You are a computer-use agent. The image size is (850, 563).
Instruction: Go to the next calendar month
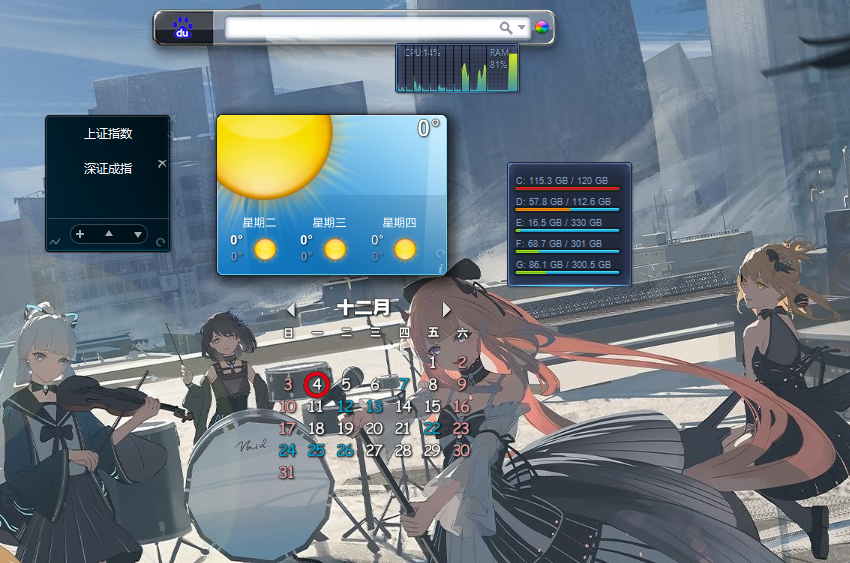coord(446,310)
